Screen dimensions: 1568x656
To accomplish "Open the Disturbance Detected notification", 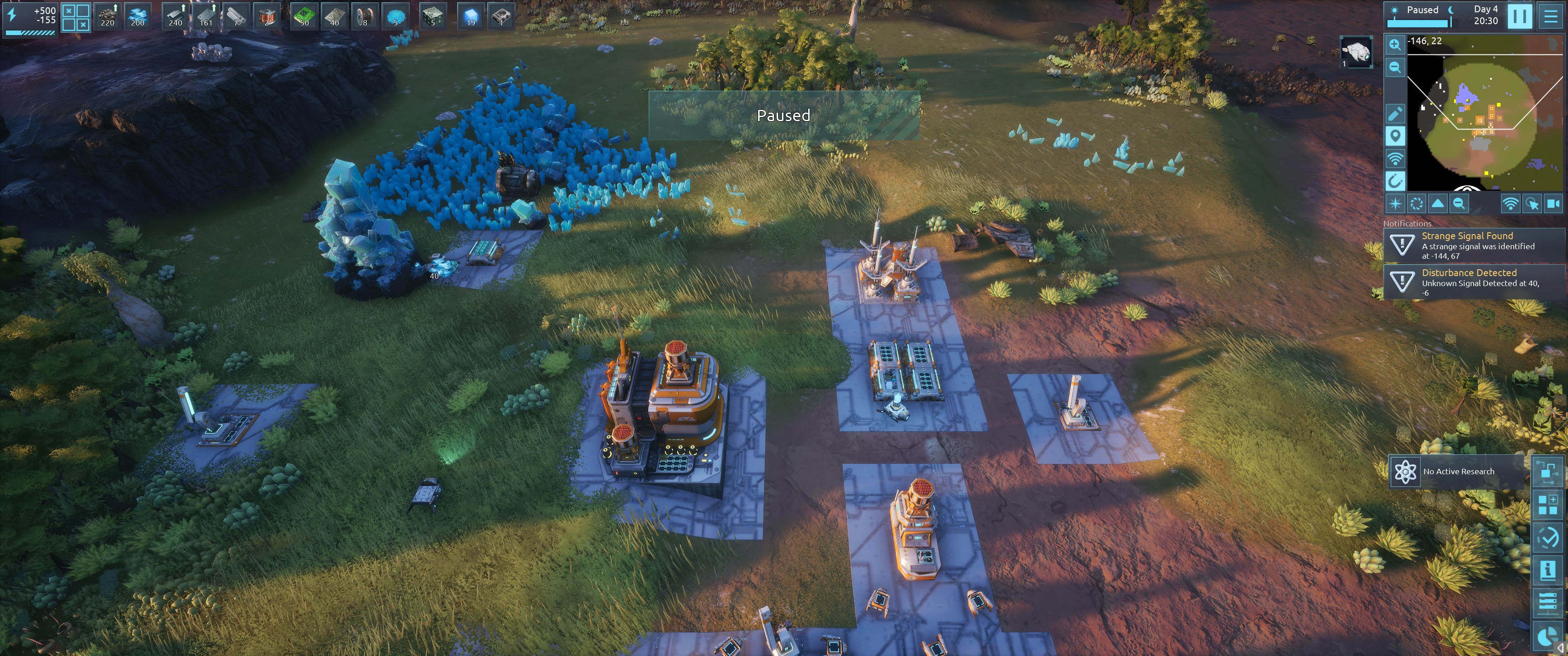I will pos(1473,282).
